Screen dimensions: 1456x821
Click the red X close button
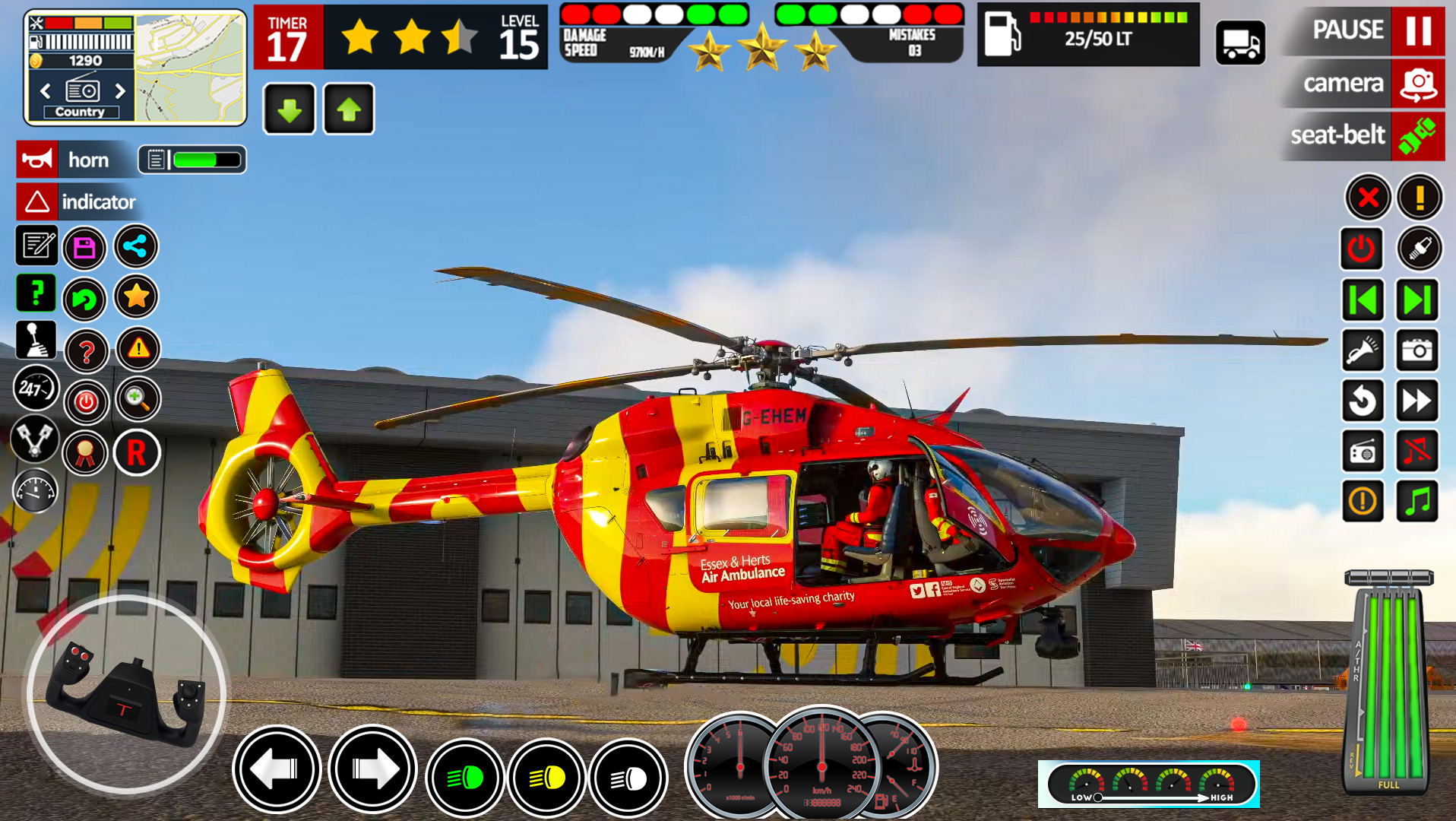(1368, 198)
